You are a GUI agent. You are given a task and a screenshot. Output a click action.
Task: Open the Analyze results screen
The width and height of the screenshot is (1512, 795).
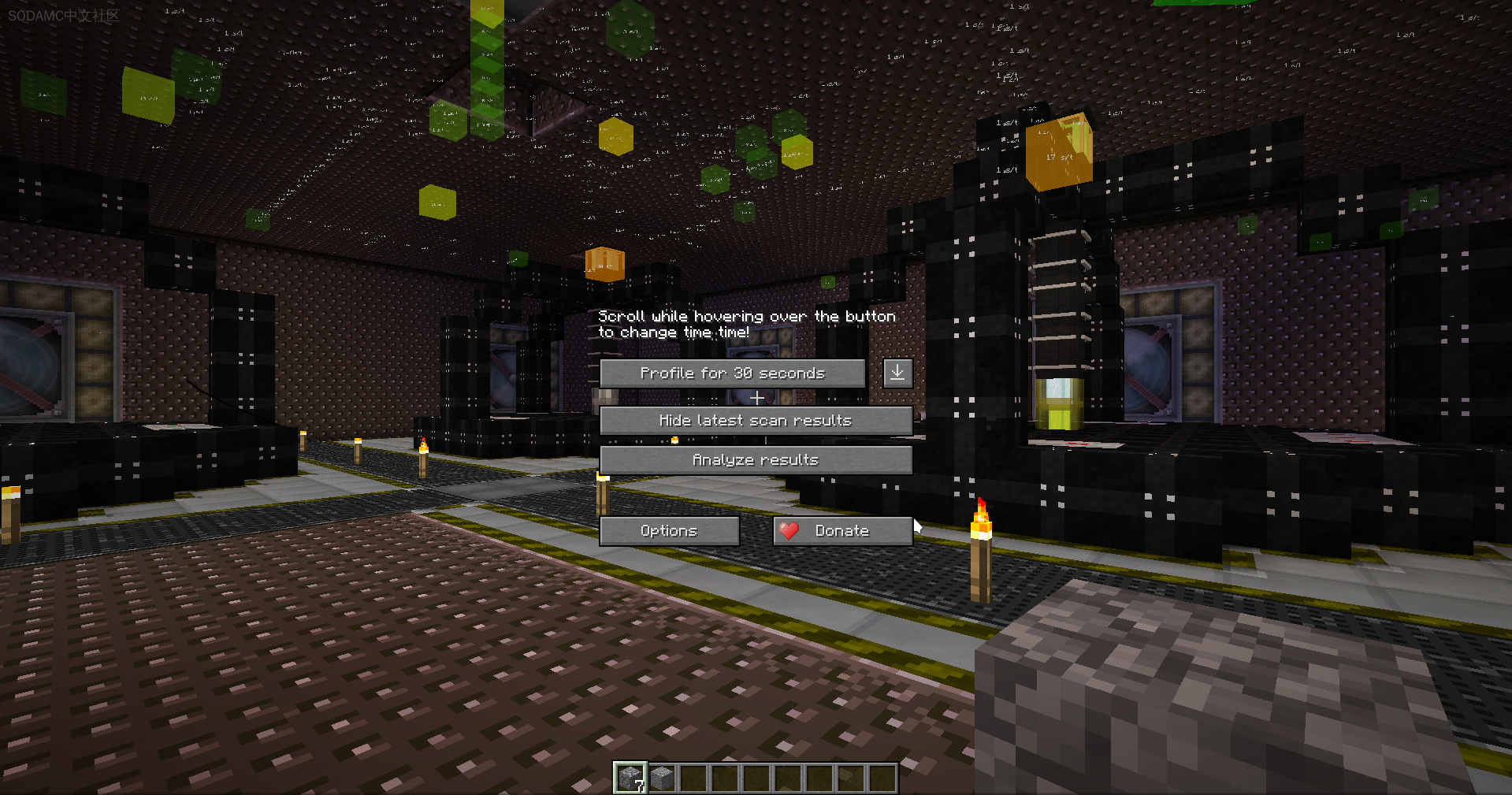[756, 460]
